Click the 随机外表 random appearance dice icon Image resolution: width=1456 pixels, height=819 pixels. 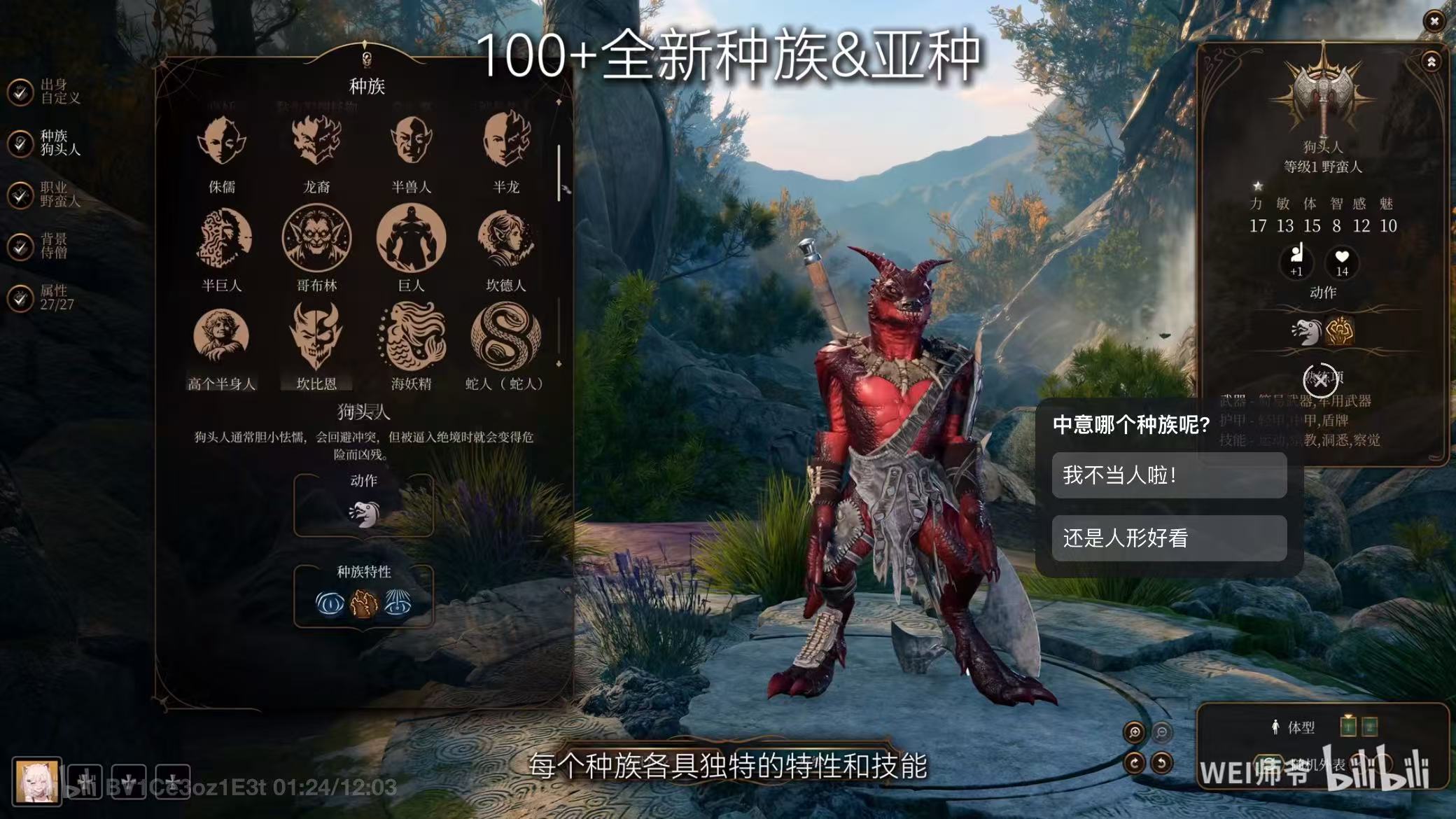(x=1268, y=764)
